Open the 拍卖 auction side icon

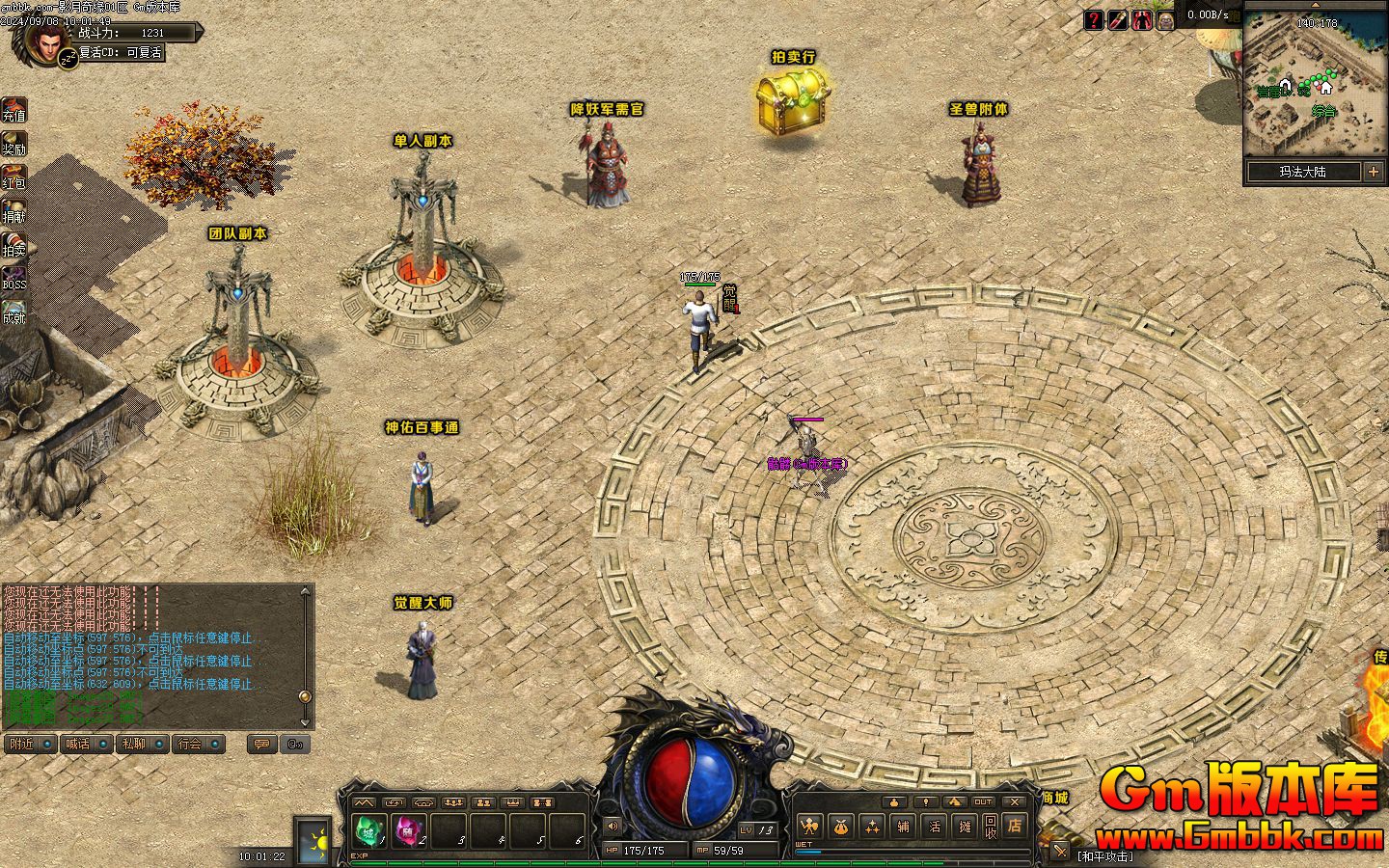[14, 244]
